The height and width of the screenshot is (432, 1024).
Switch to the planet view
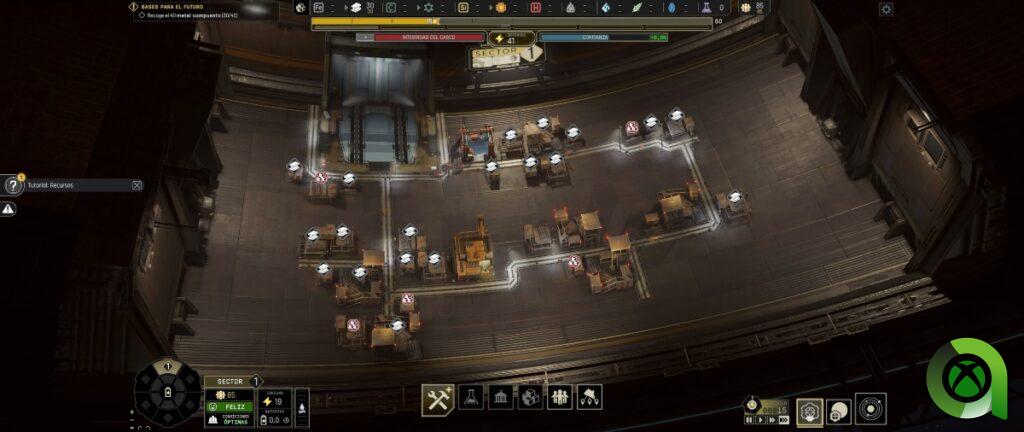click(x=839, y=409)
